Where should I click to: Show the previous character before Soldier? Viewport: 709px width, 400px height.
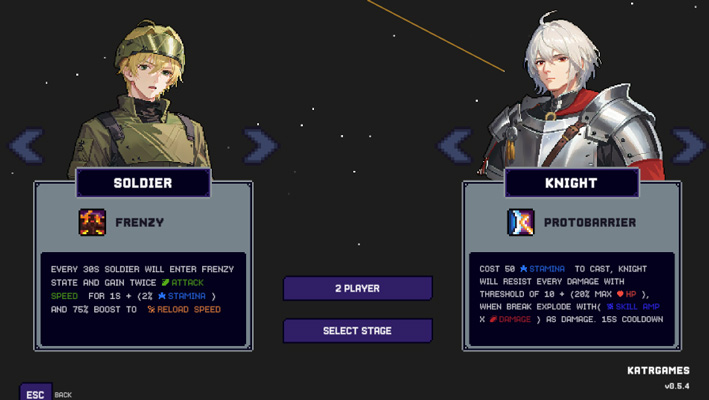[26, 146]
